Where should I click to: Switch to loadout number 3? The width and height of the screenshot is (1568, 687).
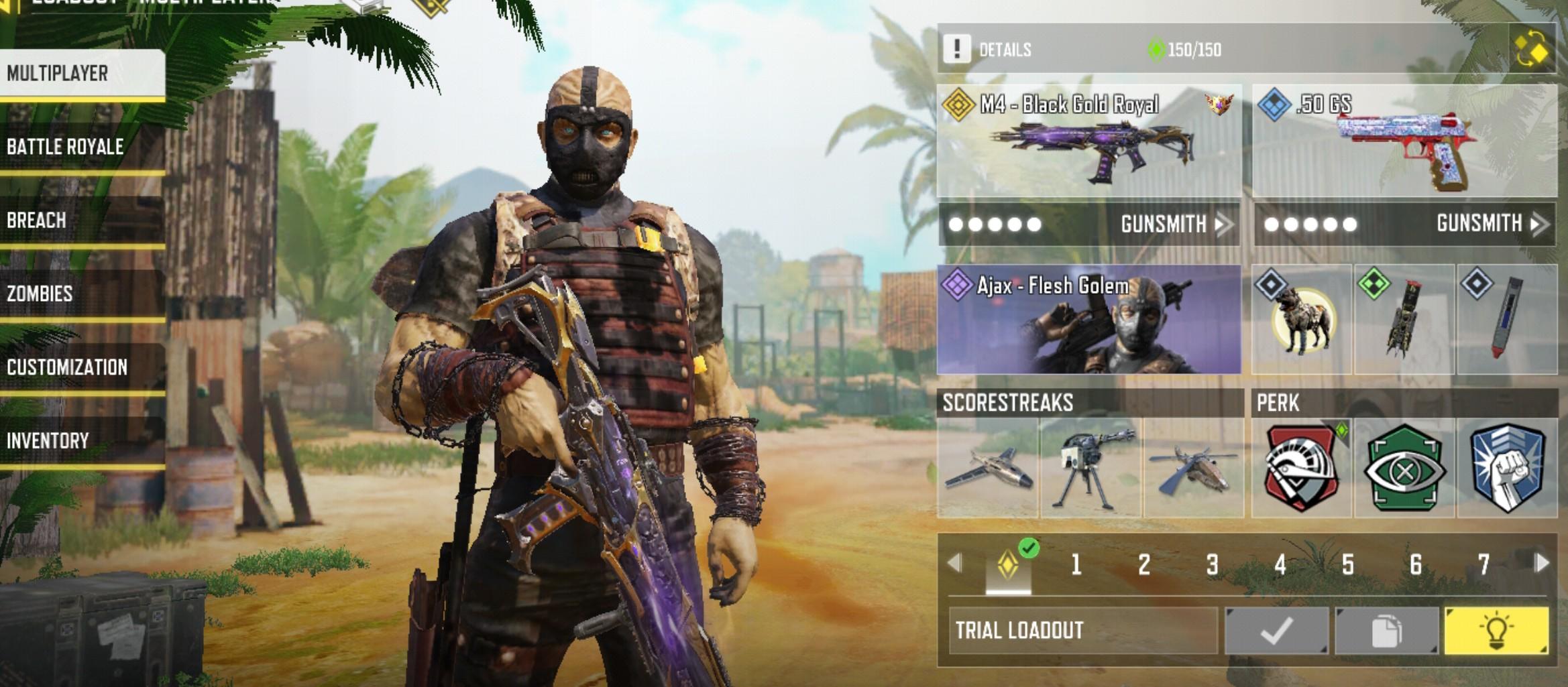pos(1212,565)
